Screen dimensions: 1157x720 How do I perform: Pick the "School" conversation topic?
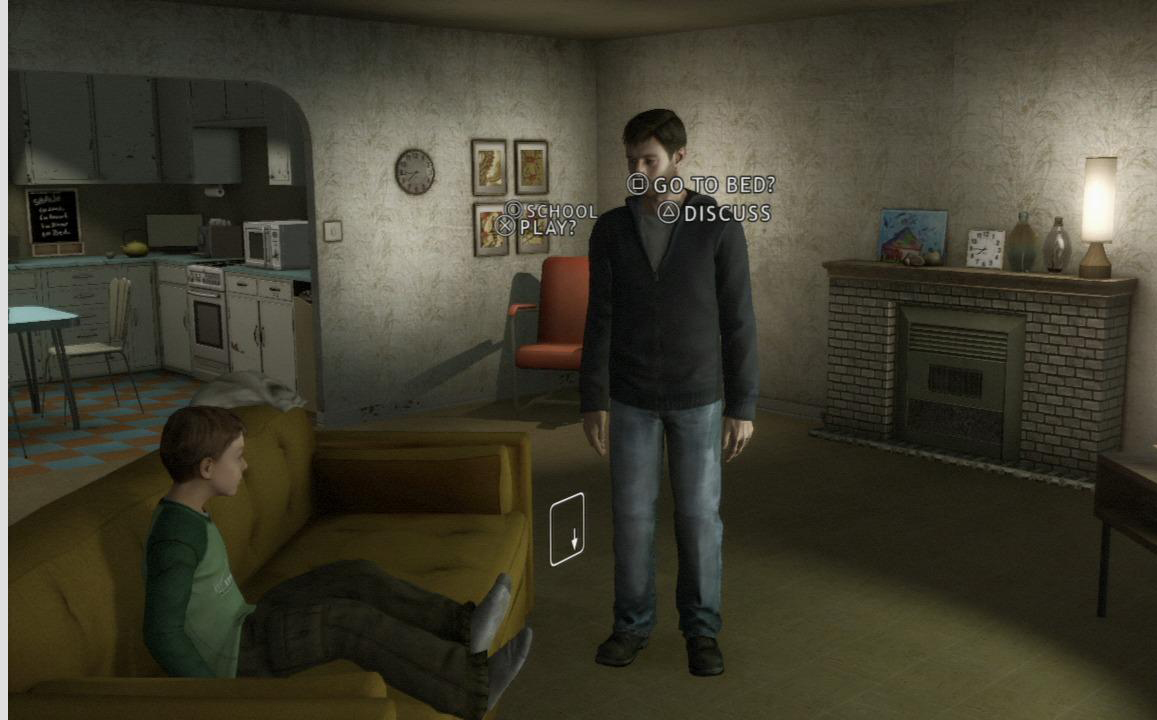pos(552,211)
